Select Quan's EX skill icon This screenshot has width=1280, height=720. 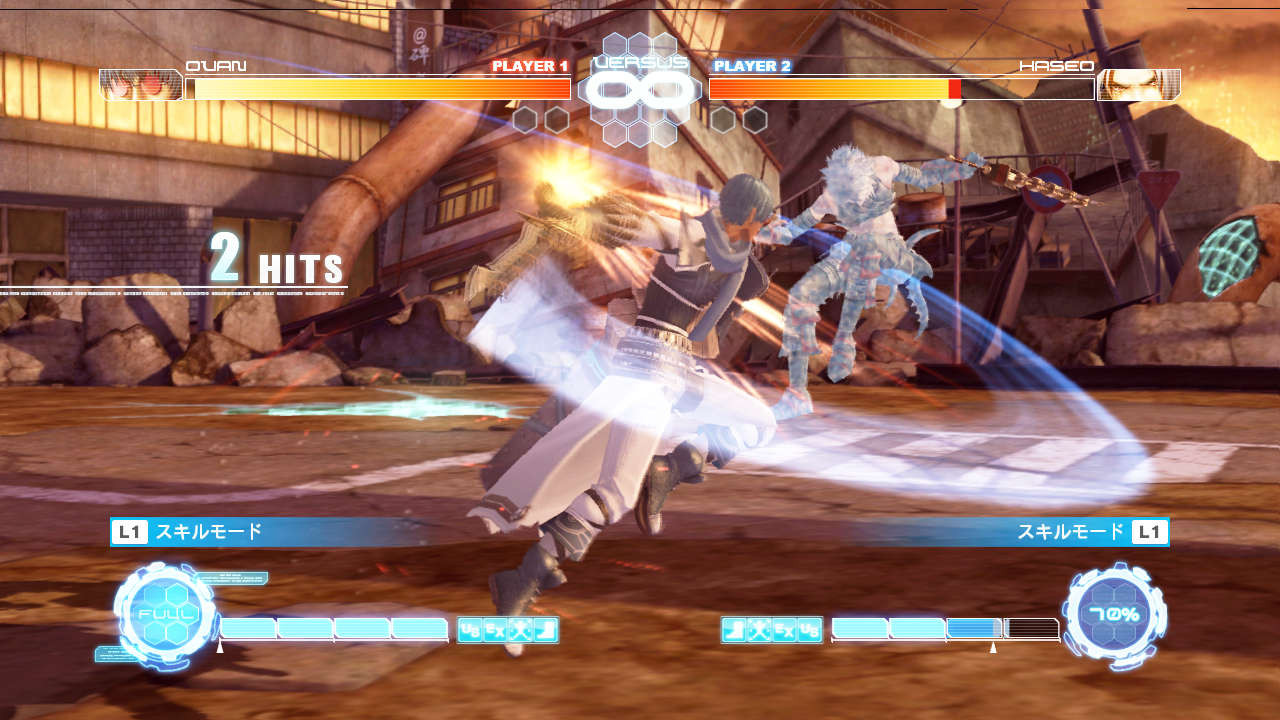(495, 630)
